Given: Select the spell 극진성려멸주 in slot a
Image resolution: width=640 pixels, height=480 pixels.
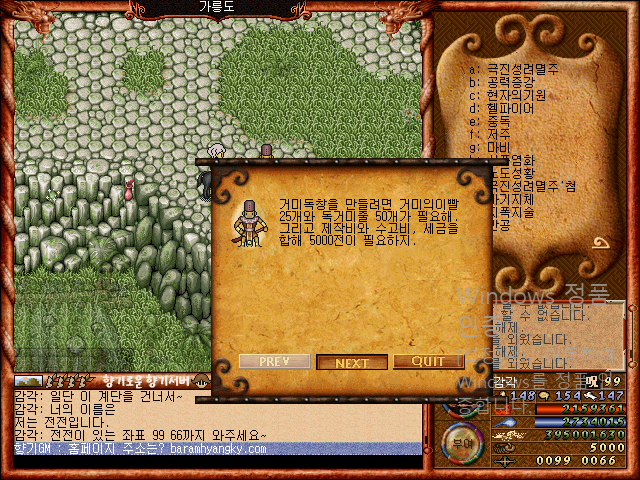Looking at the screenshot, I should point(516,69).
